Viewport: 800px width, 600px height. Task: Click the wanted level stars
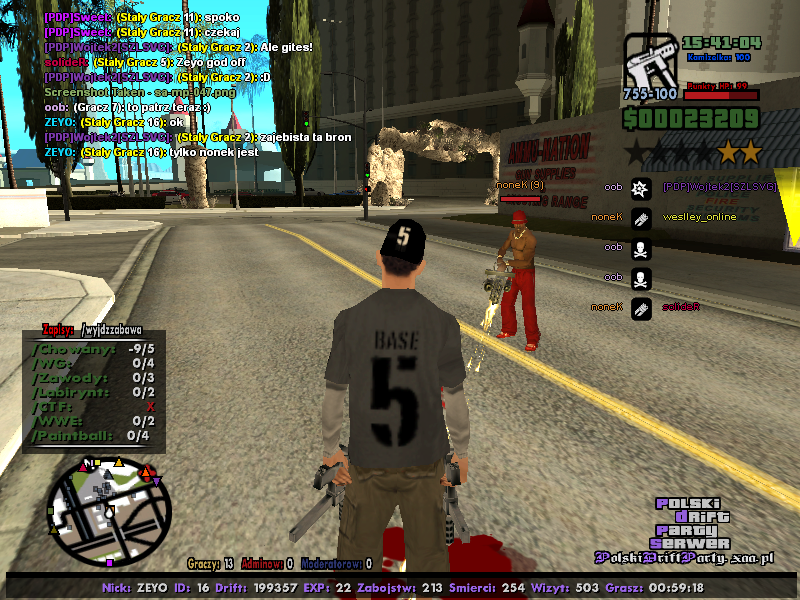[692, 153]
